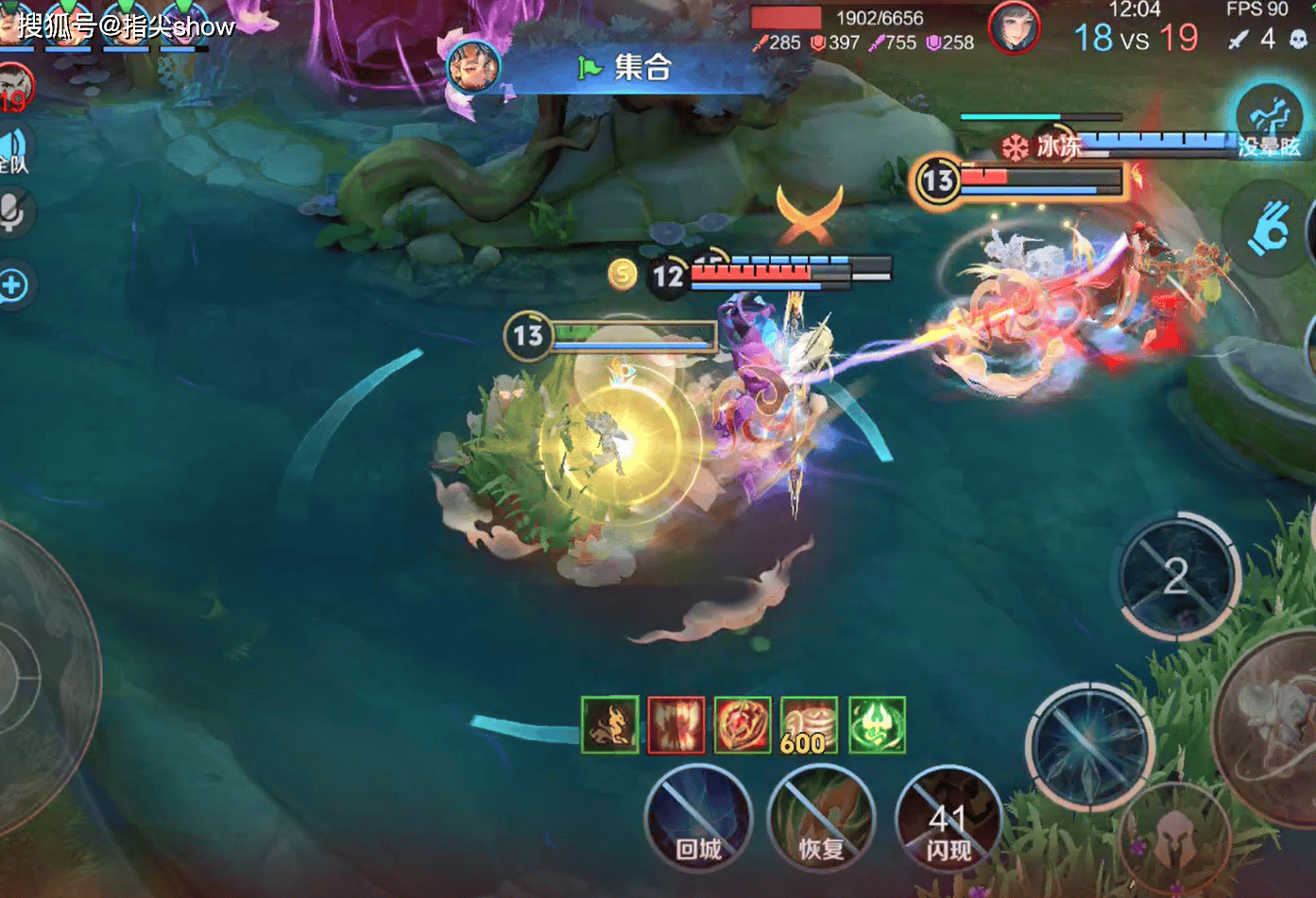This screenshot has width=1316, height=898.
Task: Click the hero portrait with red 19
Action: (15, 89)
